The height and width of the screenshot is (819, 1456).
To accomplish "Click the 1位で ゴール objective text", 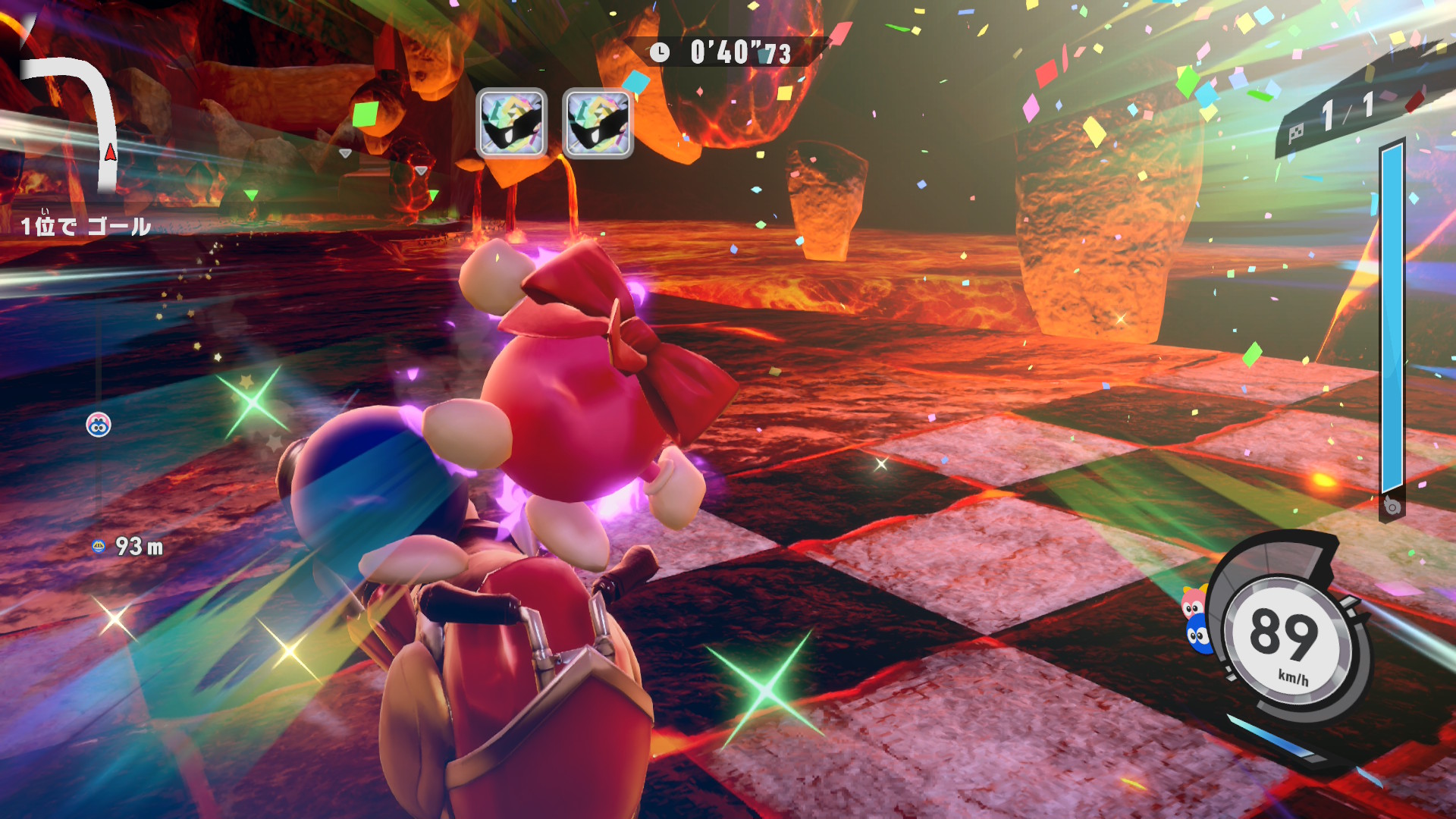I will click(x=85, y=226).
